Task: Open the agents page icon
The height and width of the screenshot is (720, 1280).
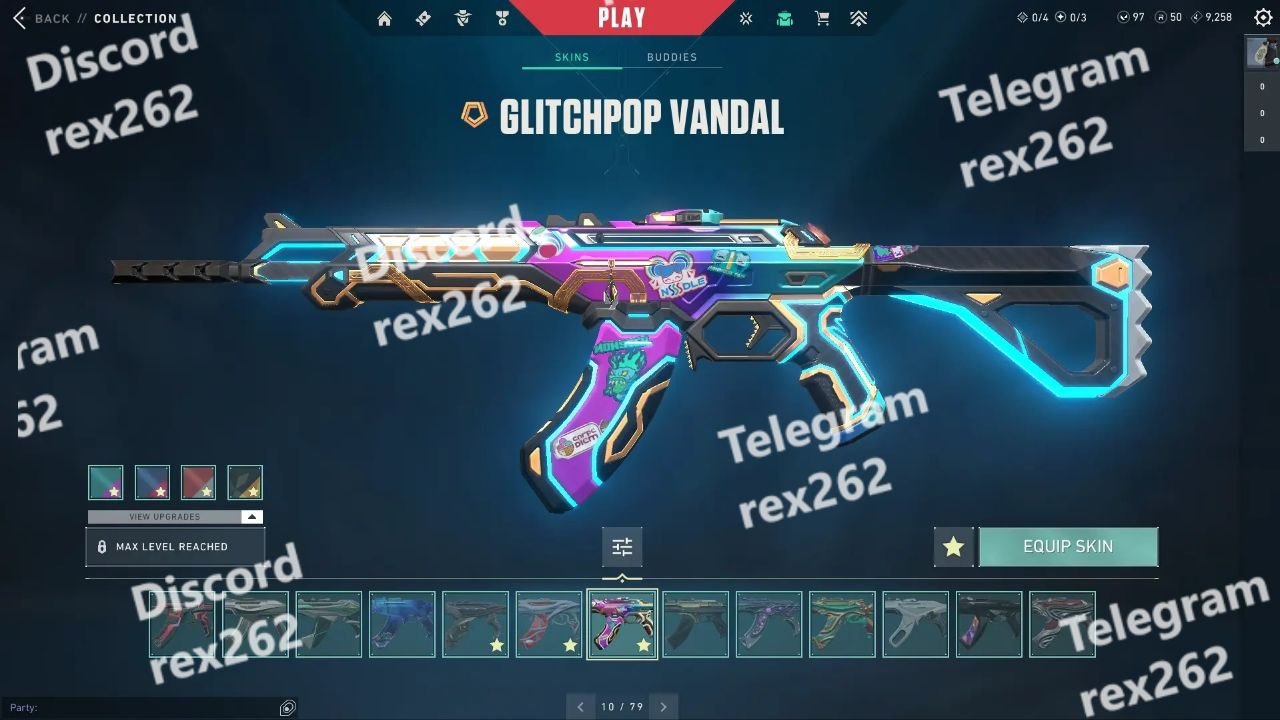Action: click(x=462, y=18)
